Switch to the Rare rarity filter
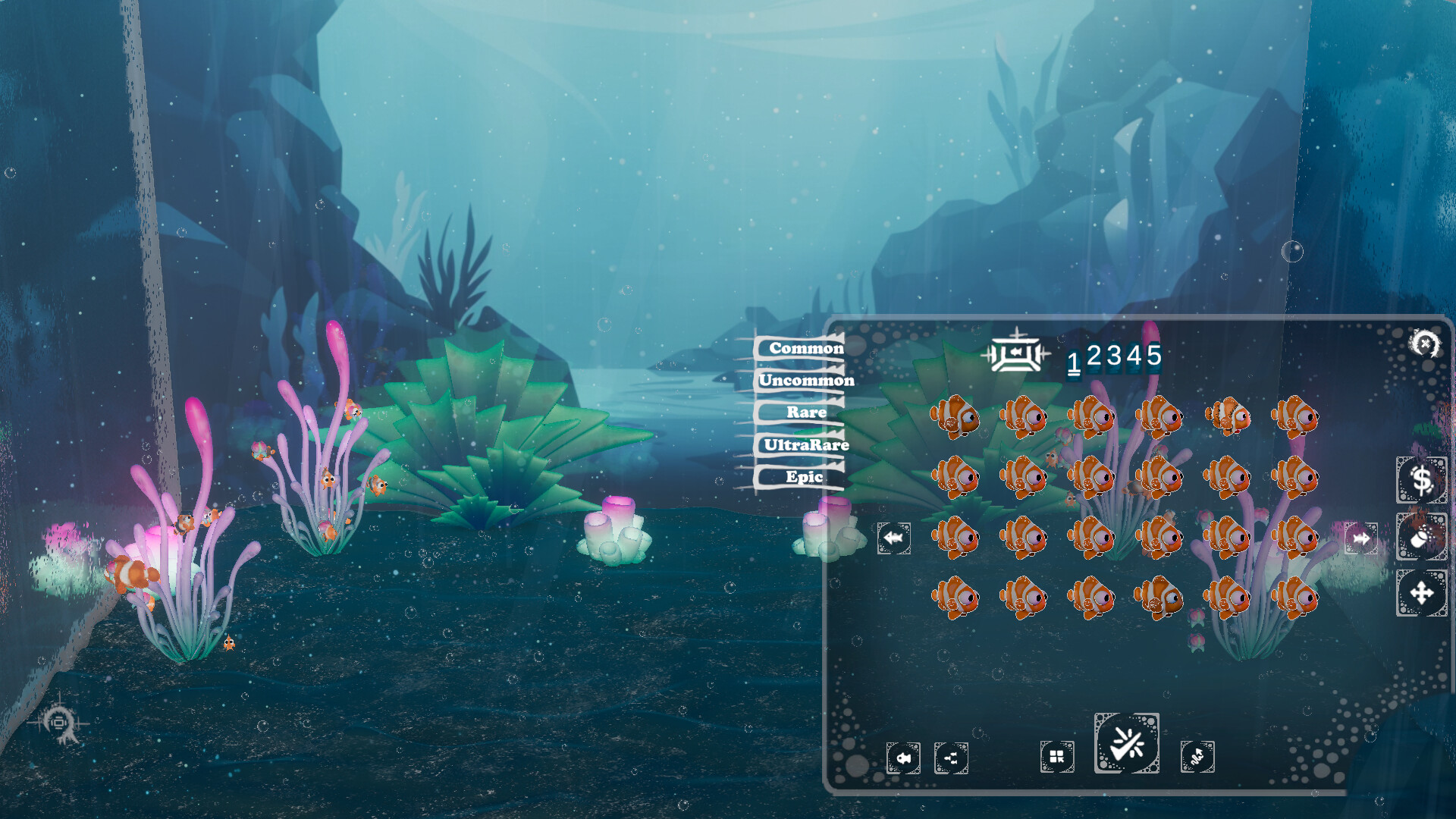 [805, 413]
